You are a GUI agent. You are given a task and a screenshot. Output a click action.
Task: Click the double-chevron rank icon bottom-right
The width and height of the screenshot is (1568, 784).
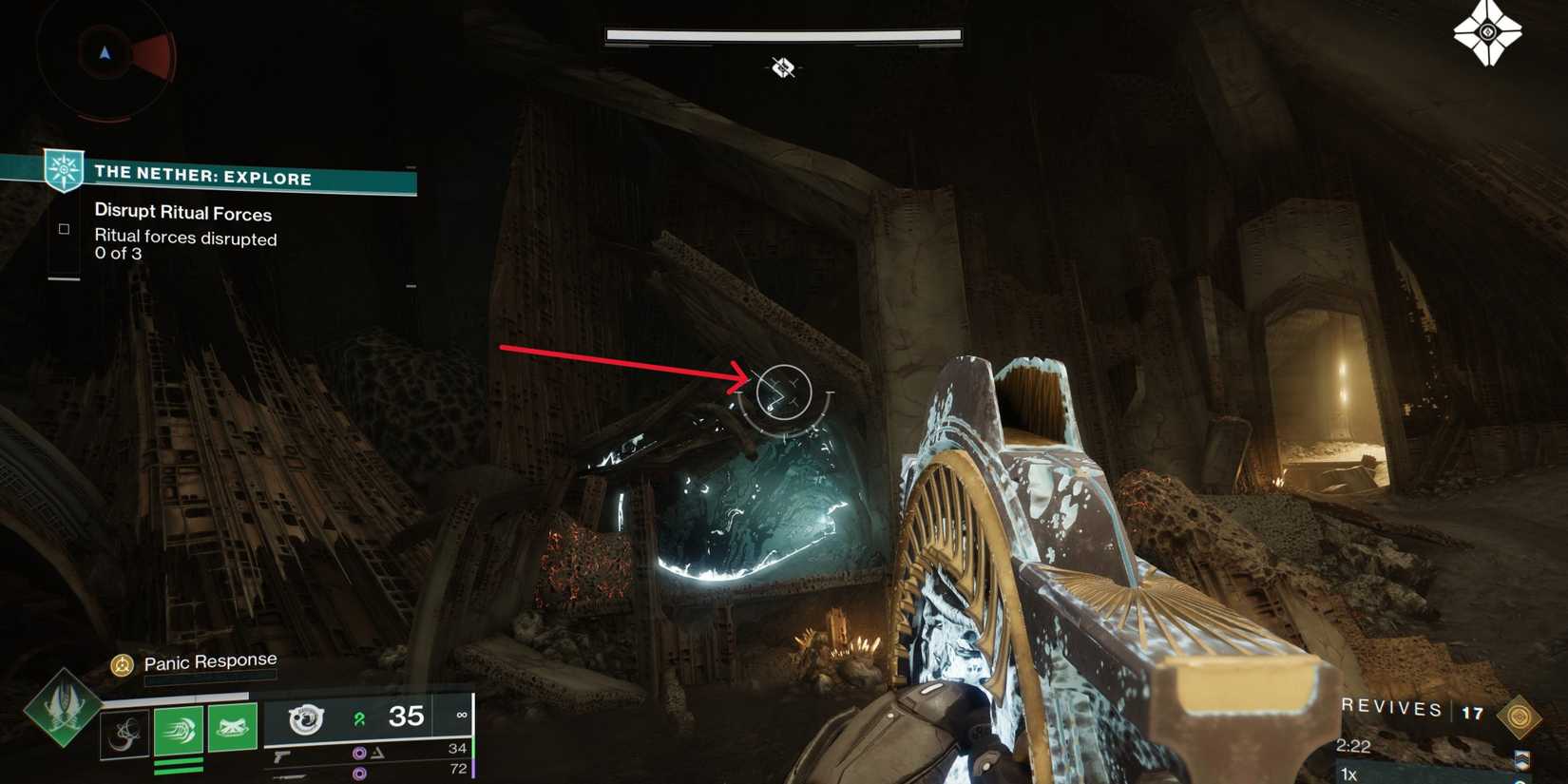(x=1521, y=759)
